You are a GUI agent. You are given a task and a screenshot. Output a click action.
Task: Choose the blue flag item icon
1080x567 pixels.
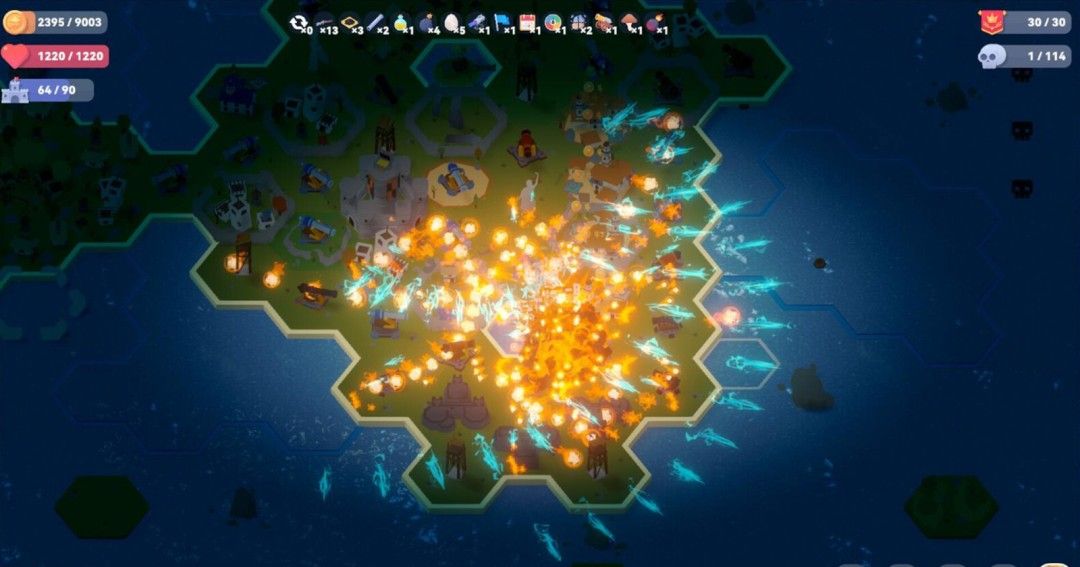coord(502,22)
